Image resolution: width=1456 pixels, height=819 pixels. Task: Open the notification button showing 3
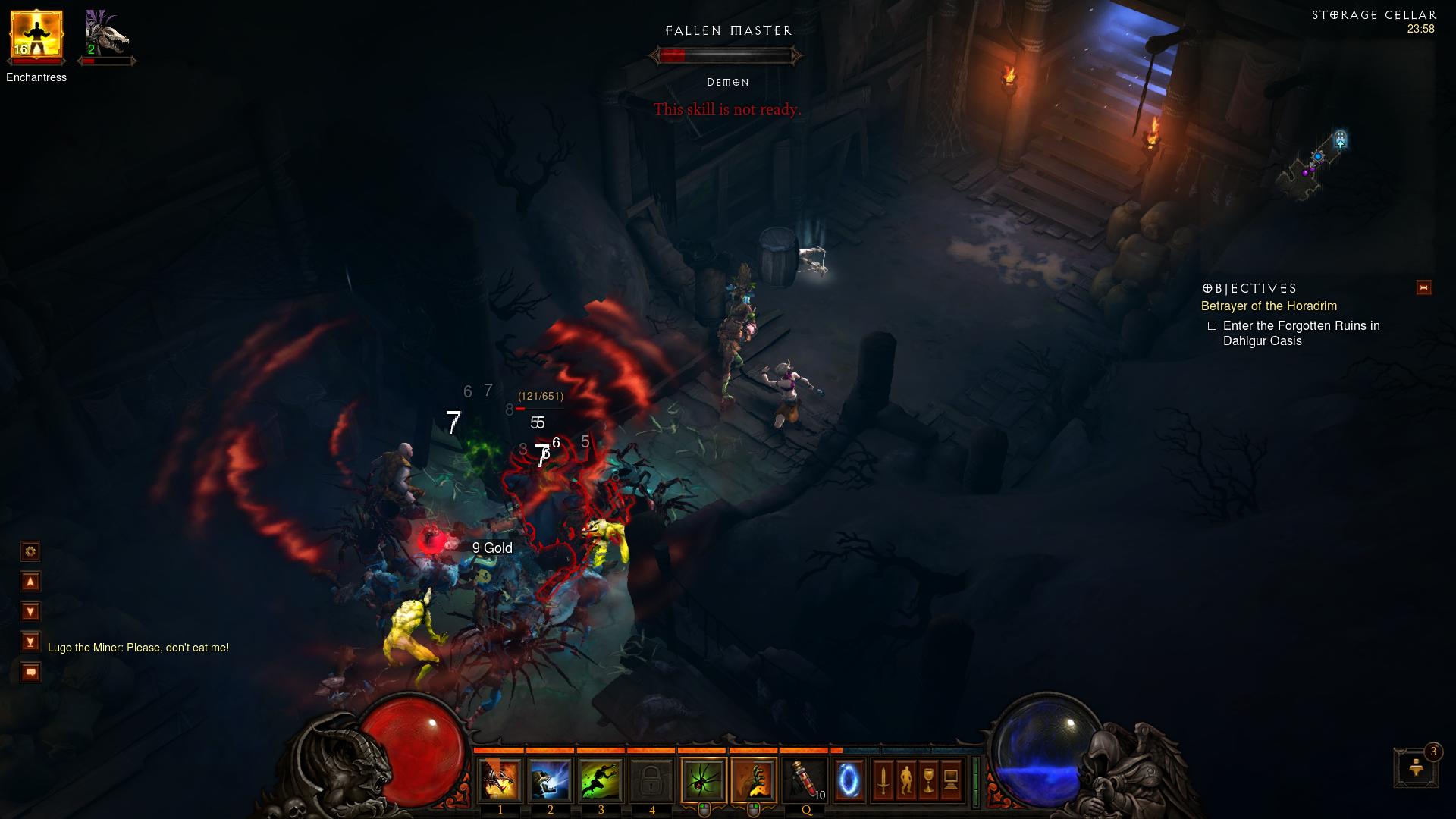[1416, 767]
